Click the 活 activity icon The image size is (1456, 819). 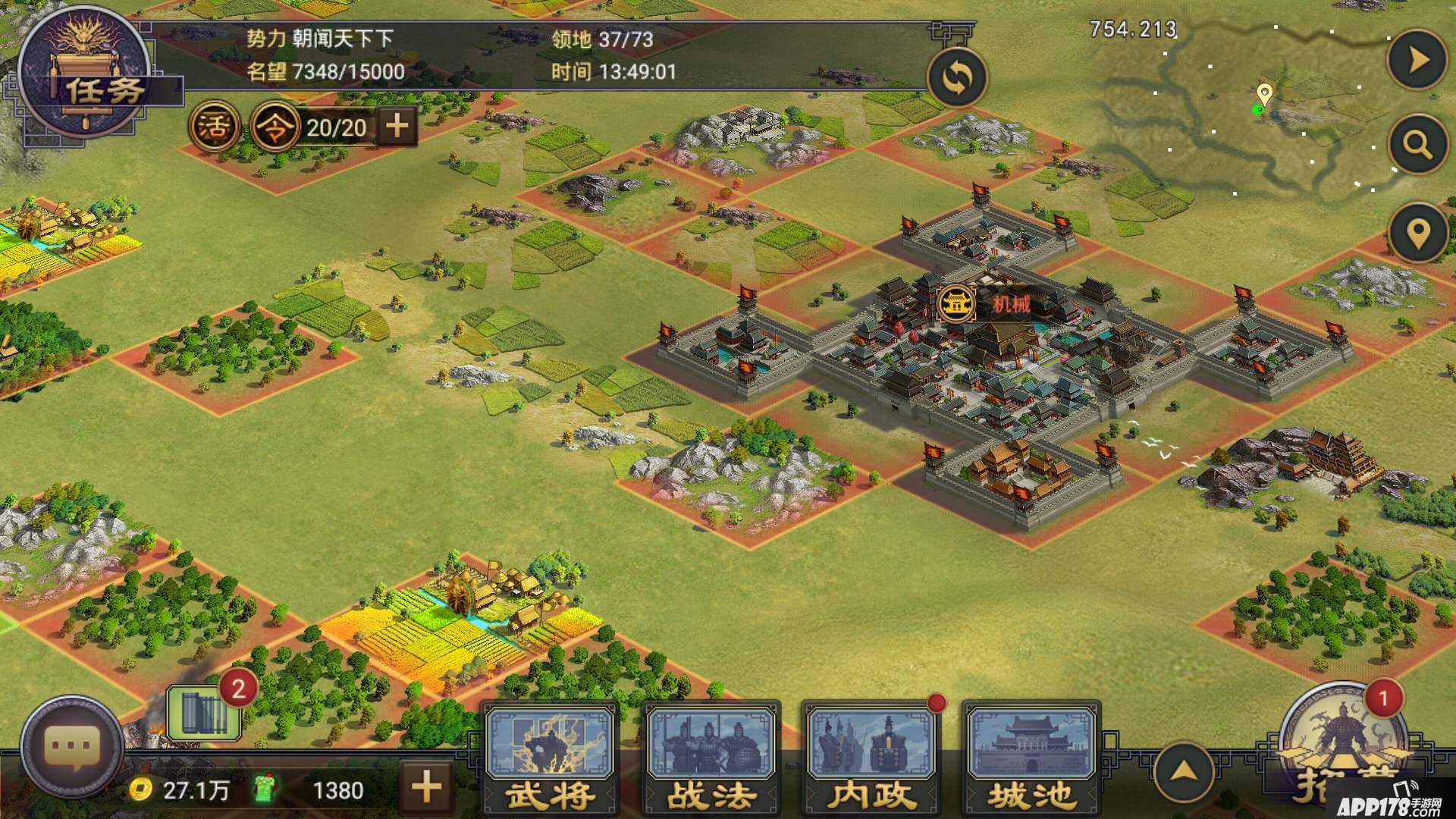click(214, 127)
